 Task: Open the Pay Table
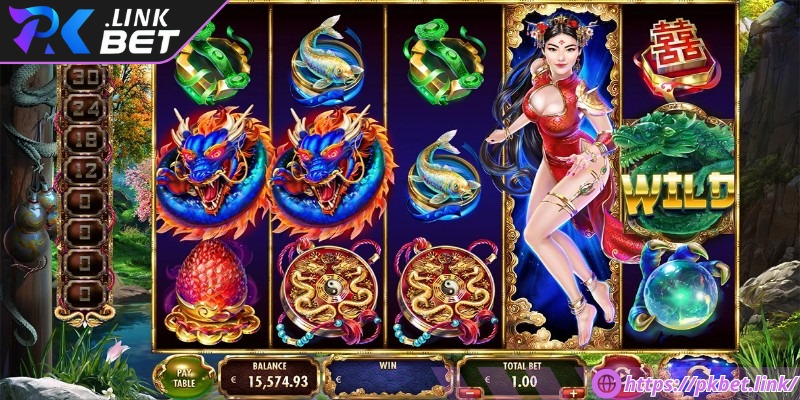[183, 374]
